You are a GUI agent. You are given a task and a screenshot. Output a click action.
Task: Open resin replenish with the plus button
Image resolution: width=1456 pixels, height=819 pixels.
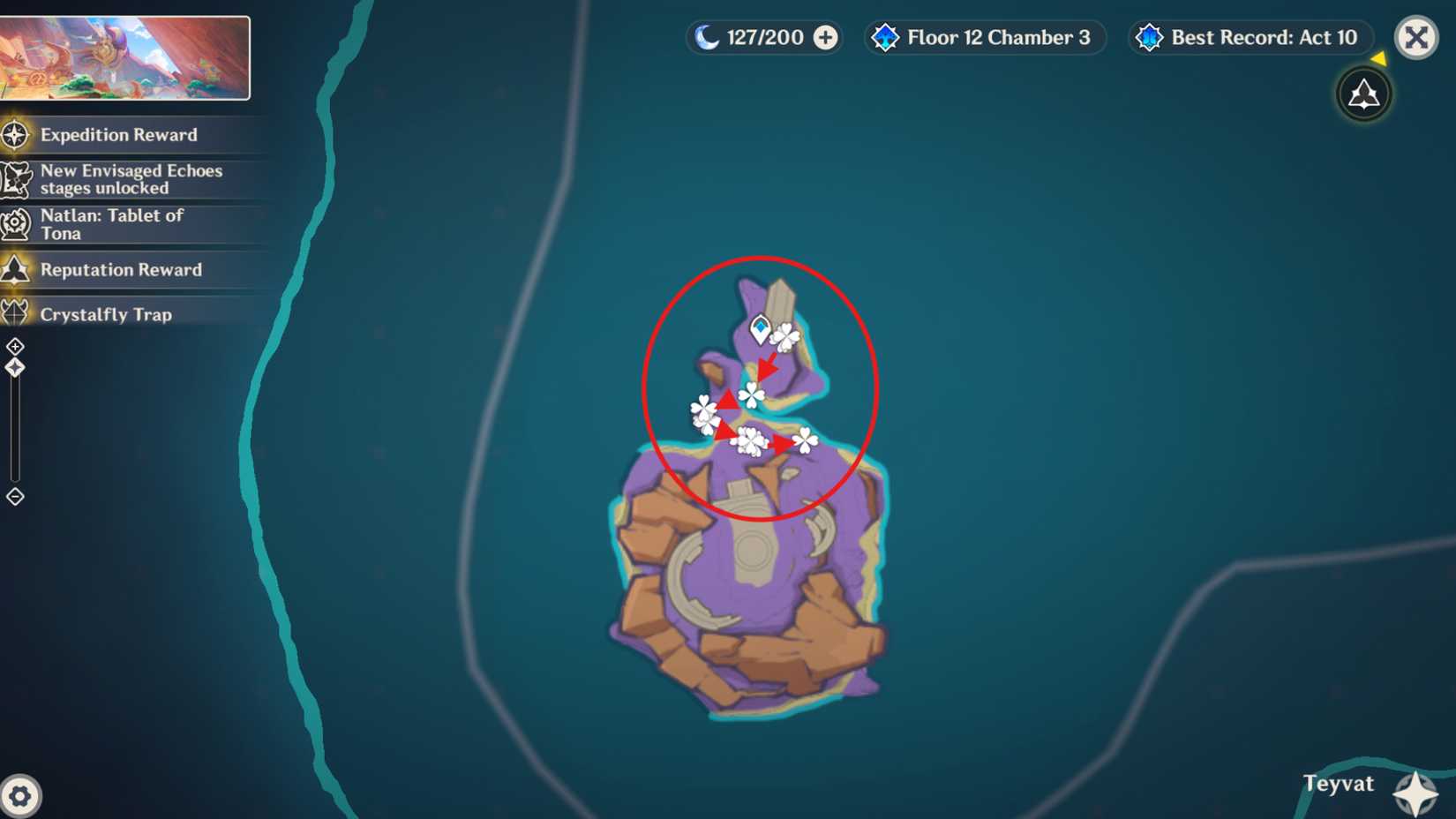tap(823, 38)
